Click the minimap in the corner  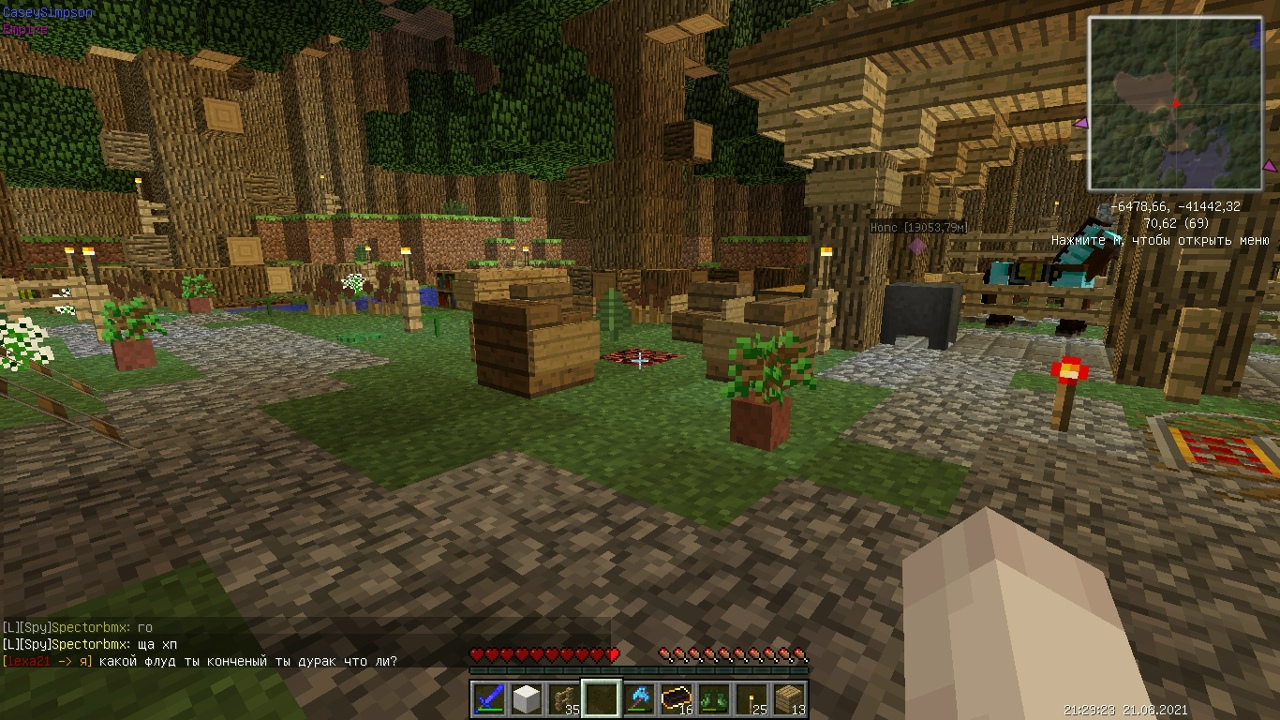[1175, 103]
